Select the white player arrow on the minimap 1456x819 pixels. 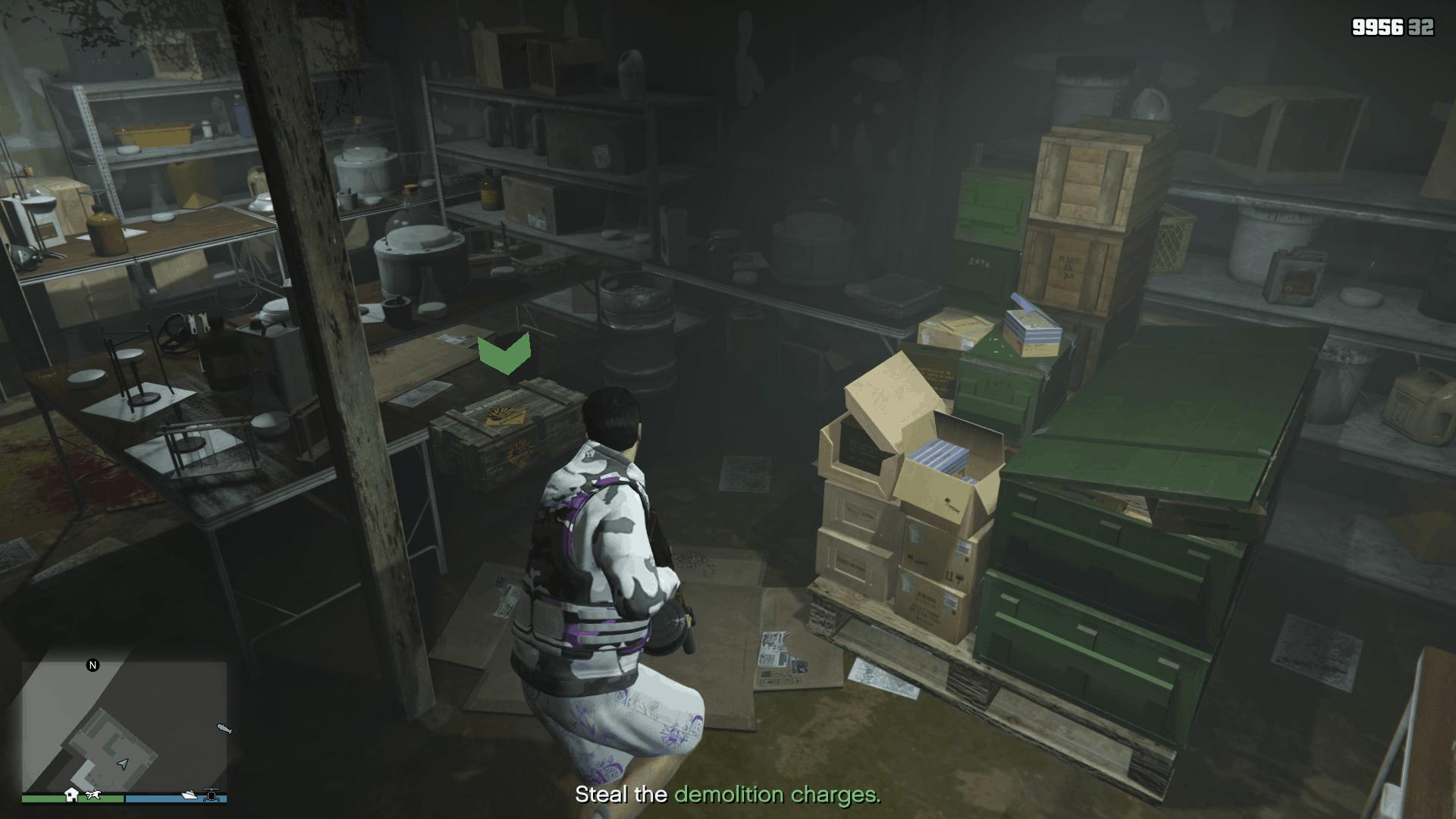(x=122, y=764)
